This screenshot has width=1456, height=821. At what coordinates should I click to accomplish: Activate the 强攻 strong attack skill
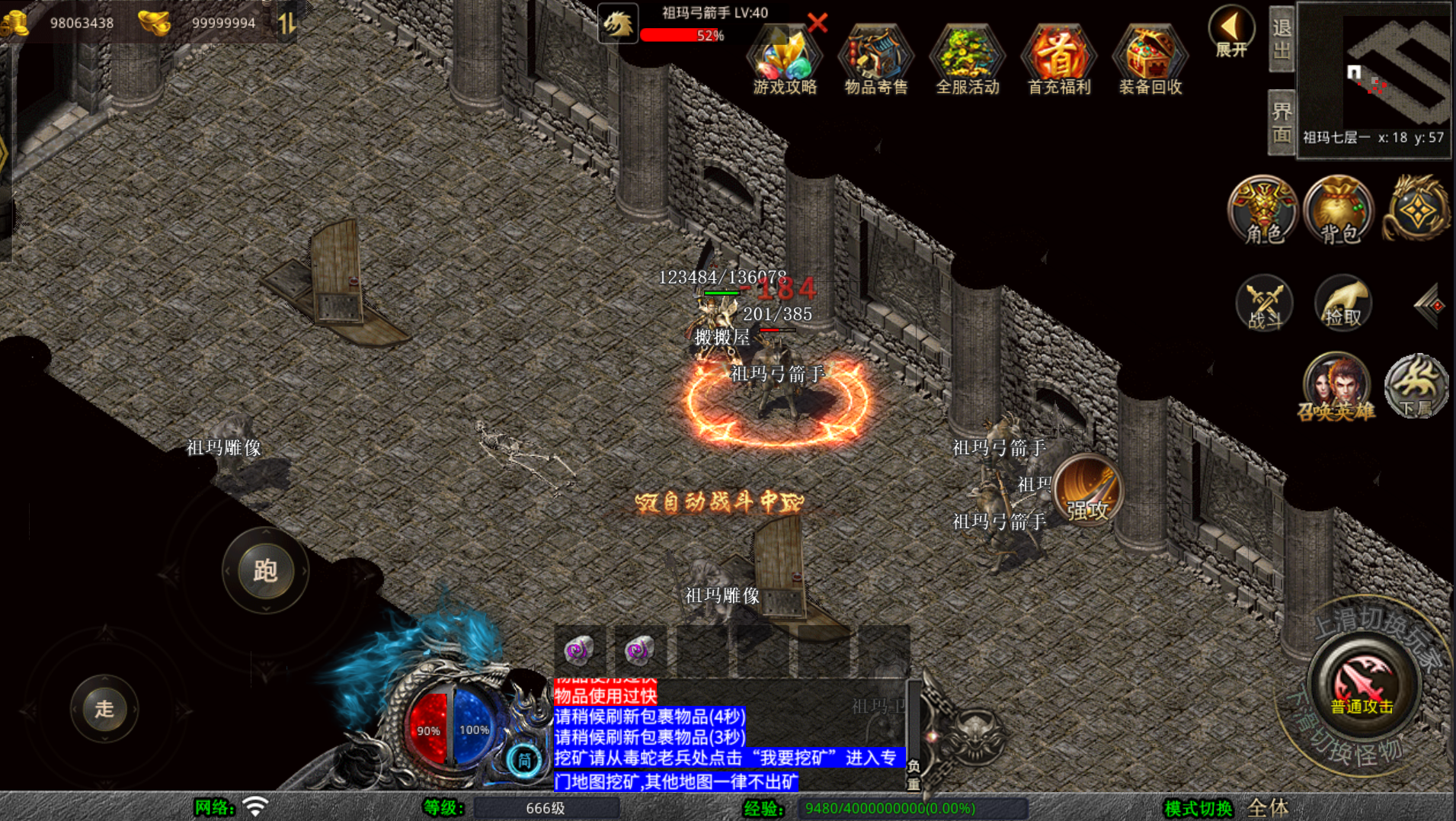tap(1087, 491)
